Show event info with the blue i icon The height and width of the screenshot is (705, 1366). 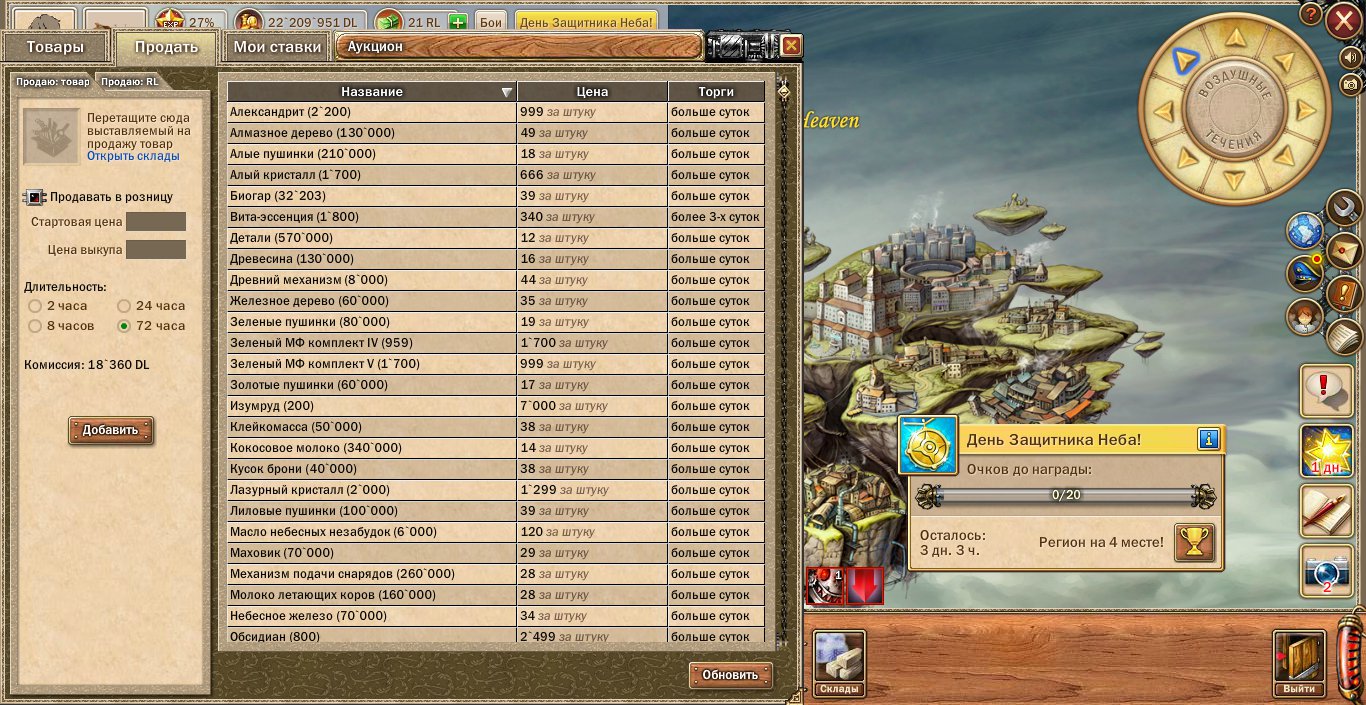click(x=1209, y=439)
